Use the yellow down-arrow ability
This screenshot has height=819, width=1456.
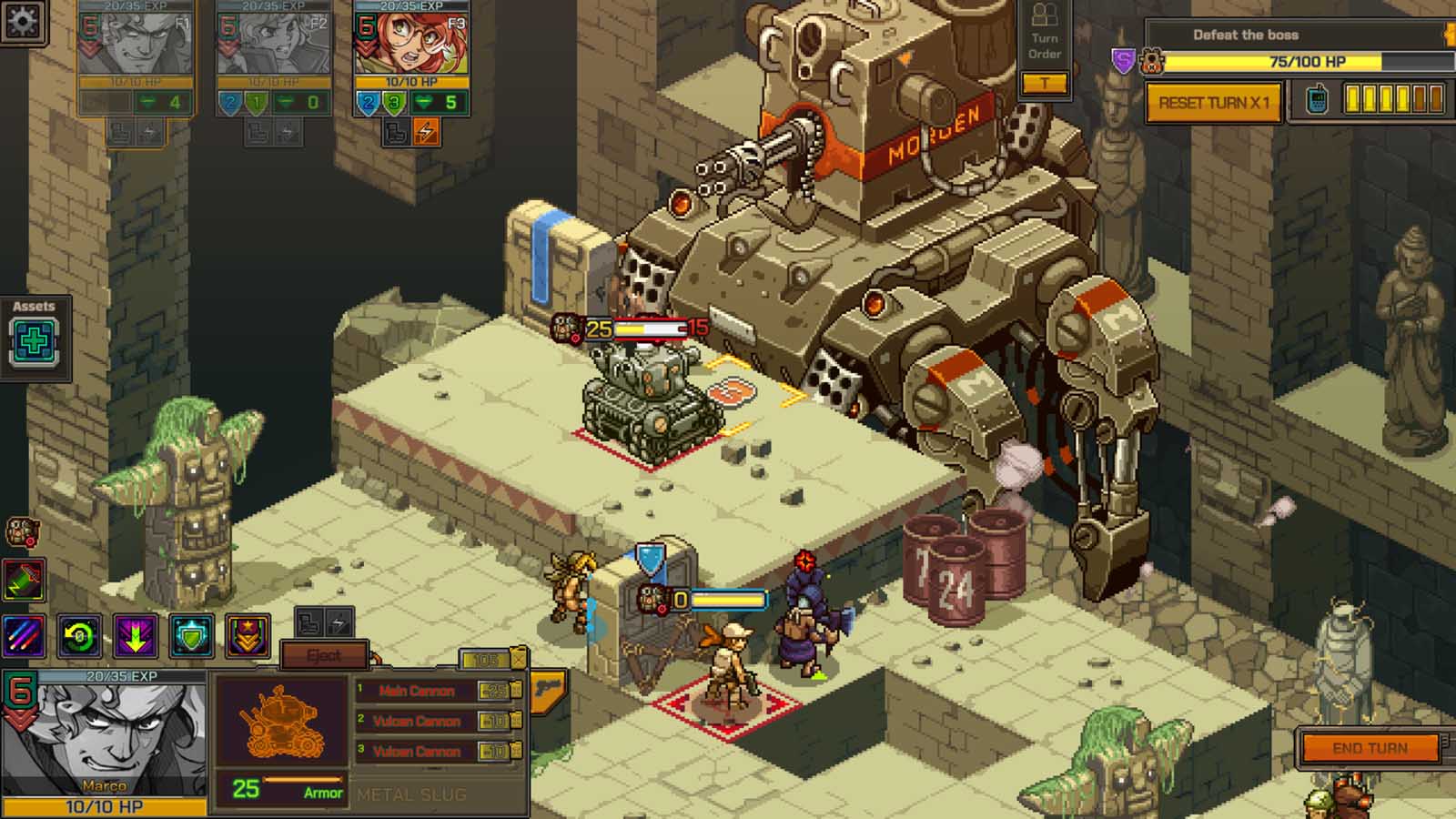point(136,636)
